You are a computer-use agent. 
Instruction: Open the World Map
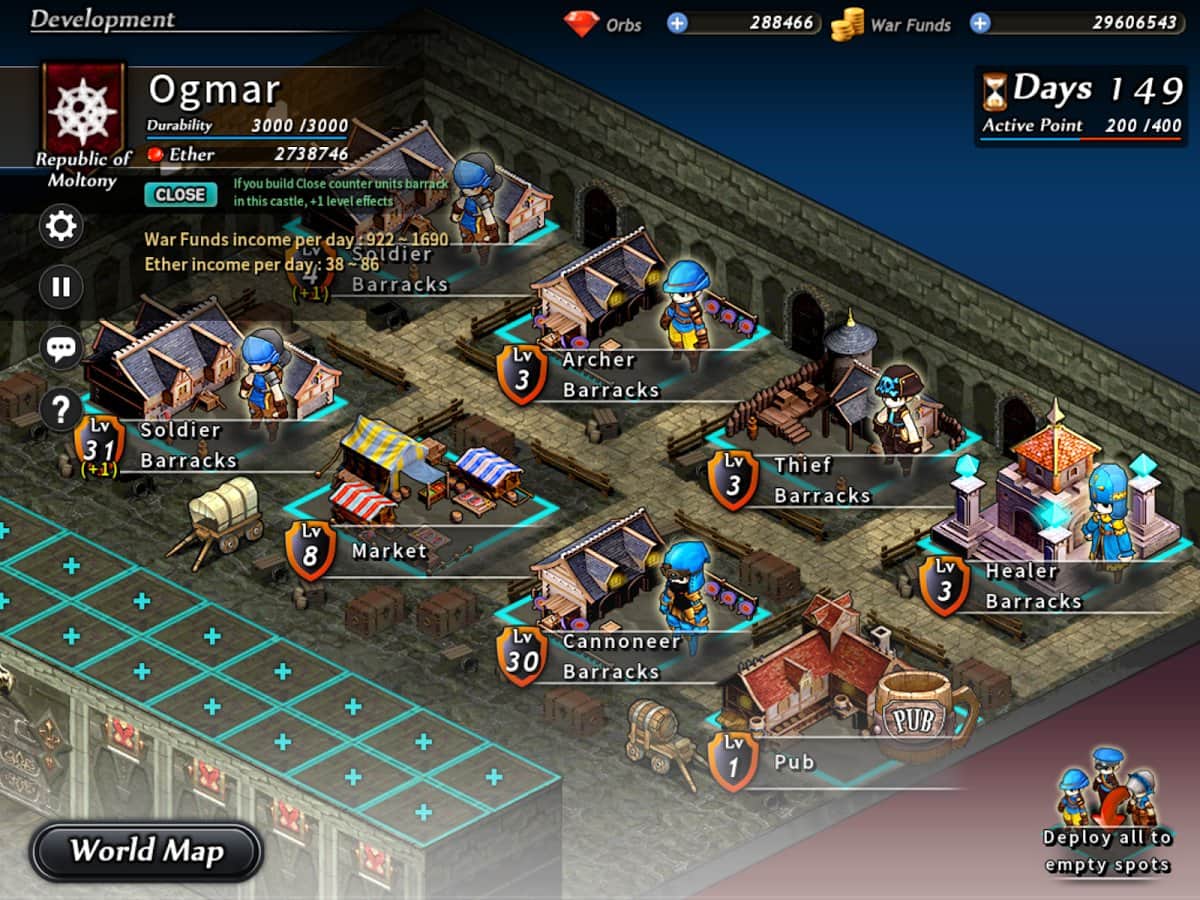tap(146, 851)
